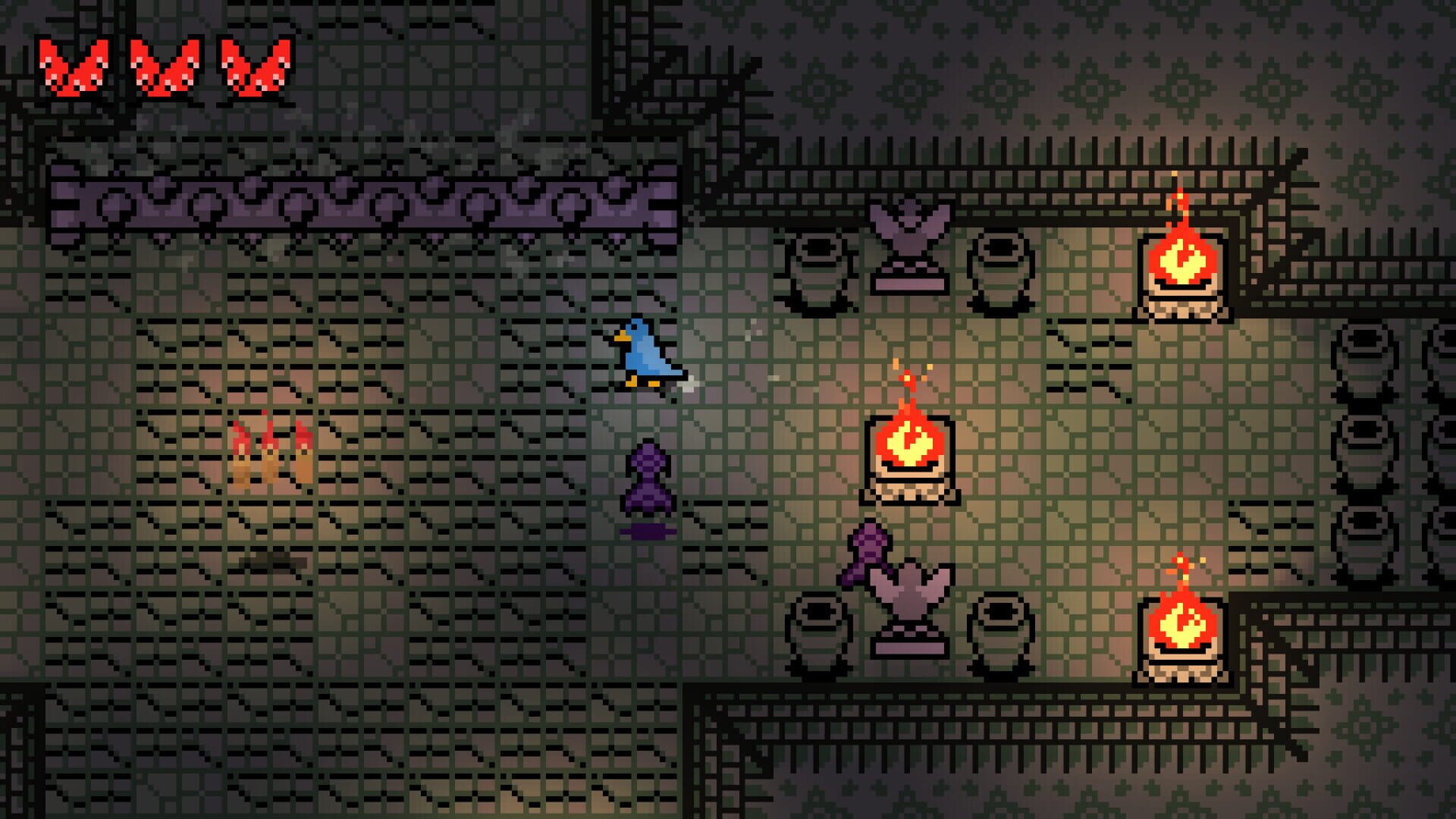Click the middle red health icon
The width and height of the screenshot is (1456, 819).
163,64
